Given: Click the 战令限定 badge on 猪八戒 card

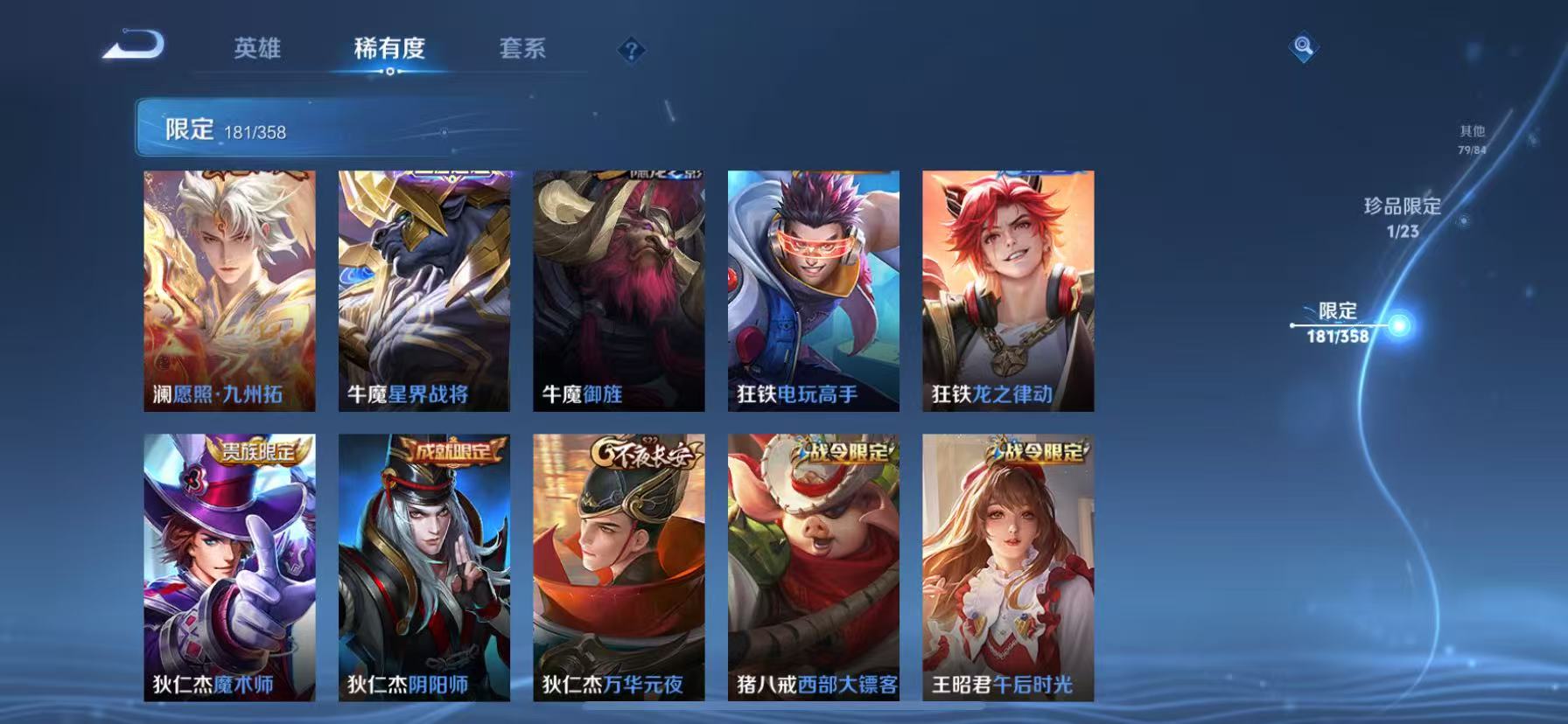Looking at the screenshot, I should click(x=842, y=448).
